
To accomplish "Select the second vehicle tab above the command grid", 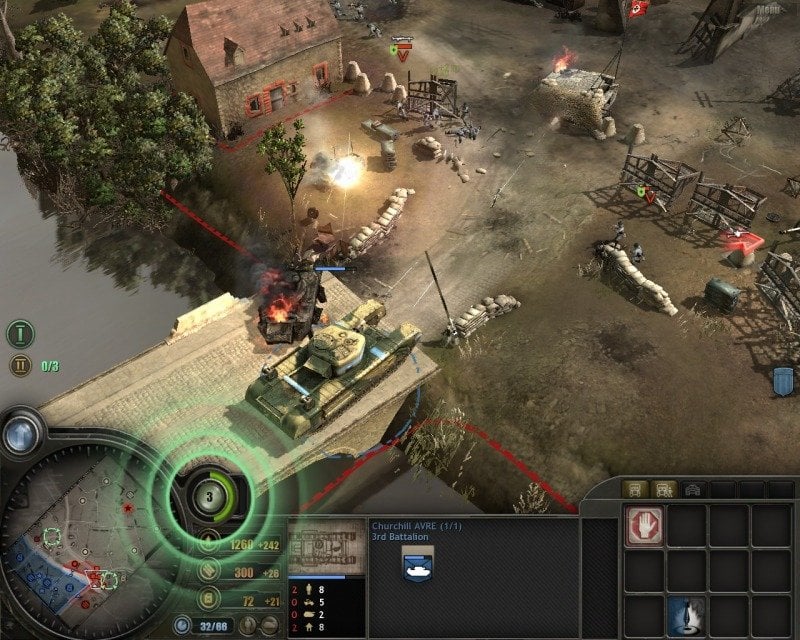I will click(x=662, y=489).
